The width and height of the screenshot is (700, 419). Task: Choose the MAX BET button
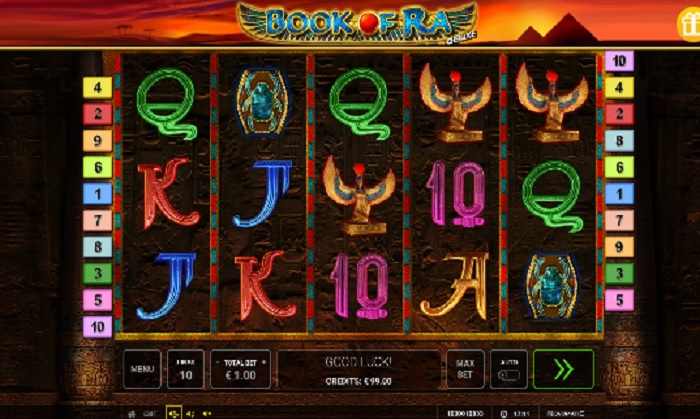pyautogui.click(x=465, y=369)
